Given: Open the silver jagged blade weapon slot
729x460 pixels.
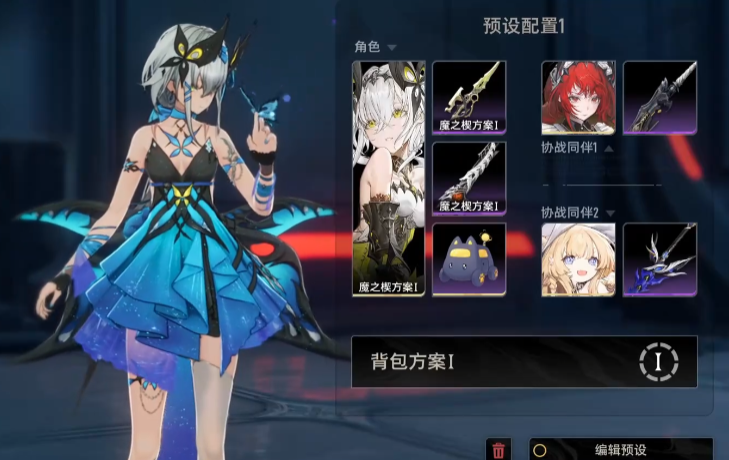Looking at the screenshot, I should 469,178.
